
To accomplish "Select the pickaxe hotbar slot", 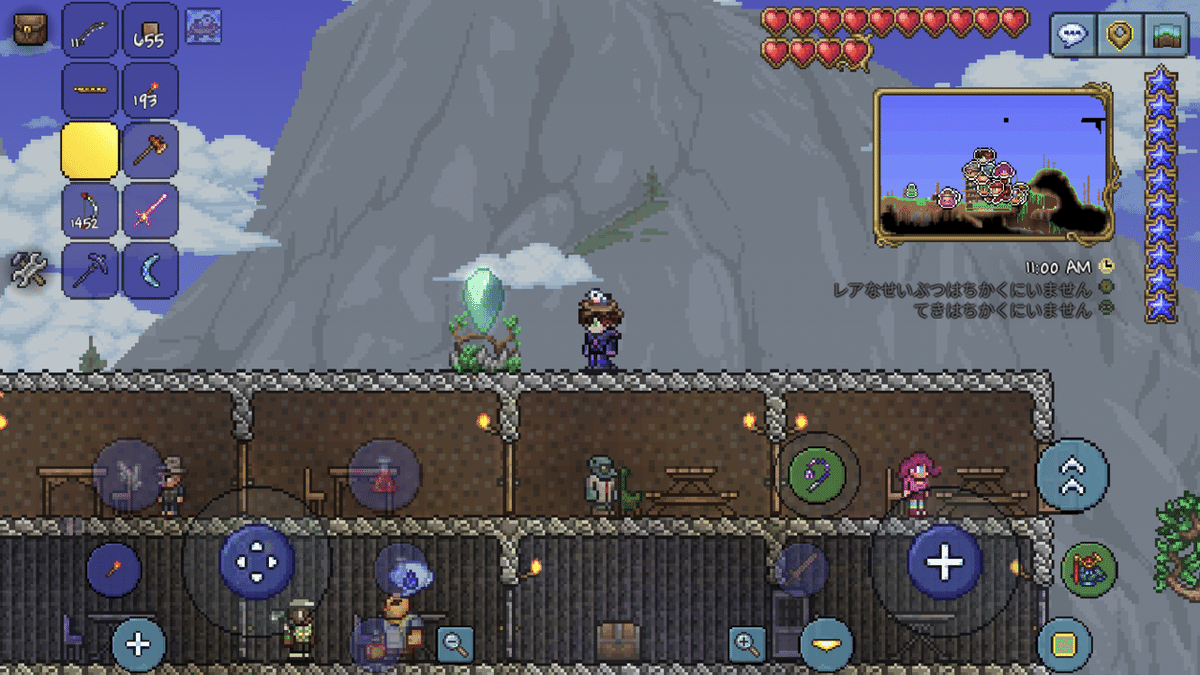I will click(90, 270).
